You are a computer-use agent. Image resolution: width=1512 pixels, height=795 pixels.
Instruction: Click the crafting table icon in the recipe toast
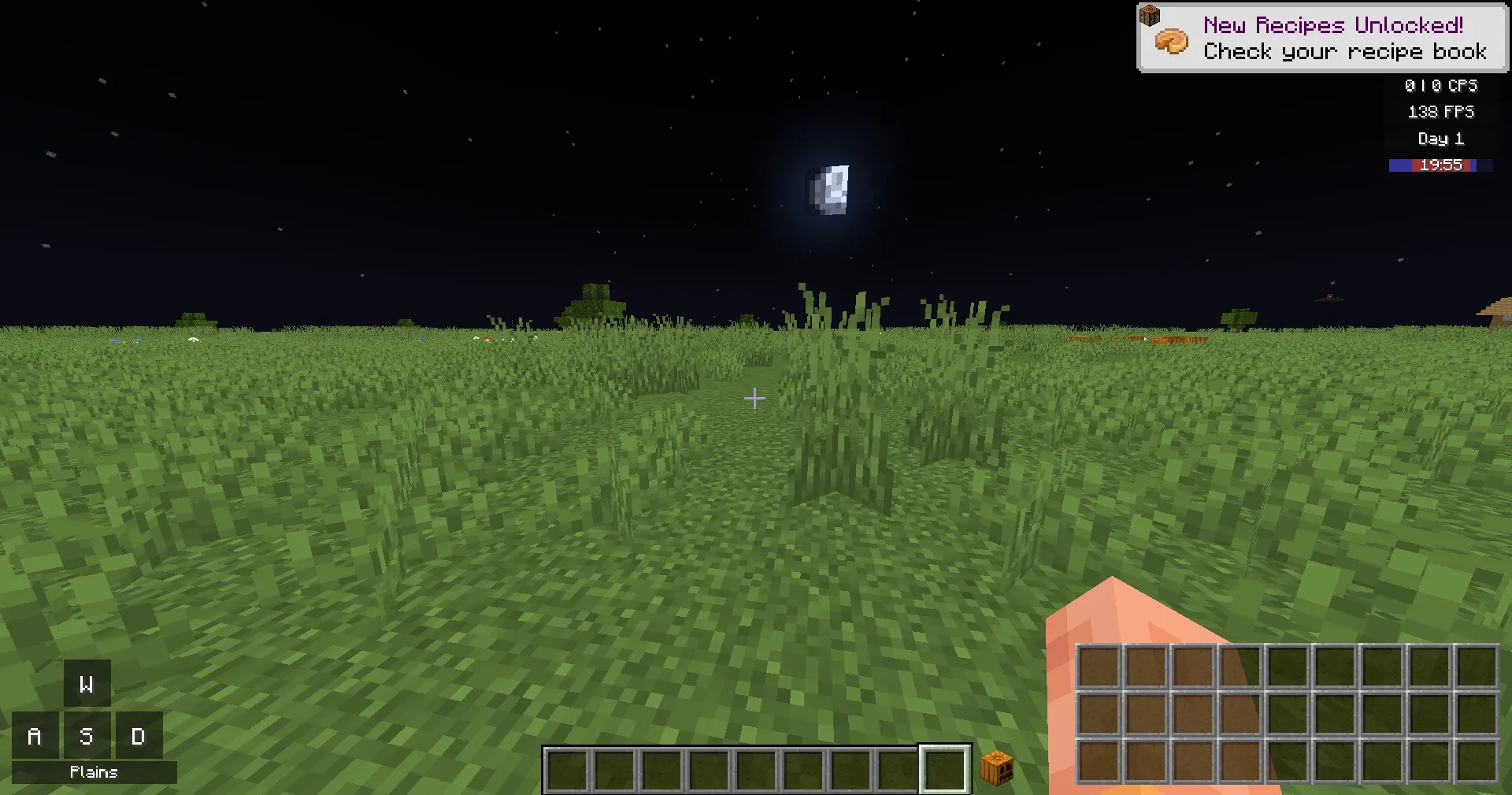click(1150, 14)
